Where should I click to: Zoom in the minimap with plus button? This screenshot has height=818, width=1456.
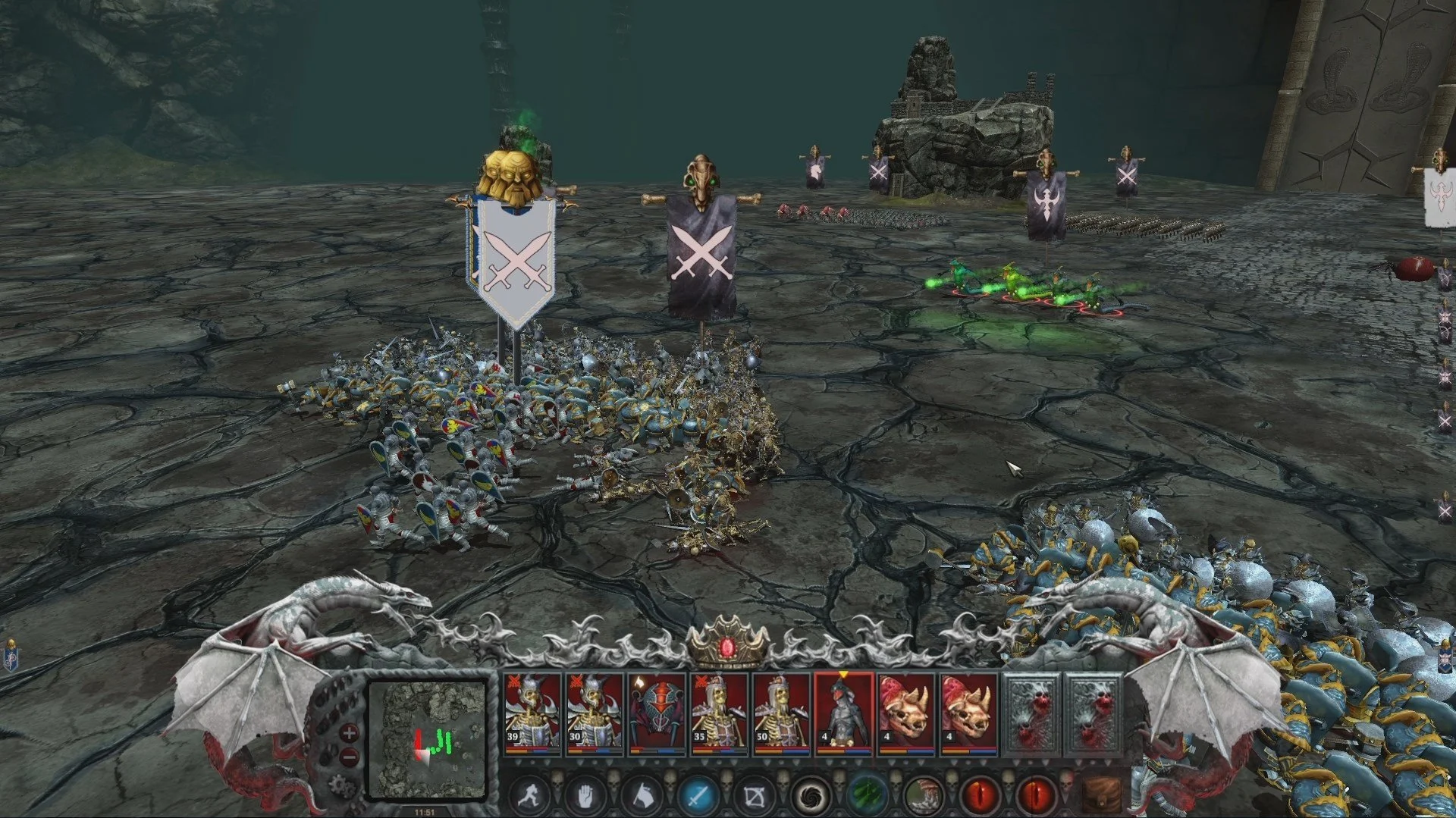pos(349,733)
